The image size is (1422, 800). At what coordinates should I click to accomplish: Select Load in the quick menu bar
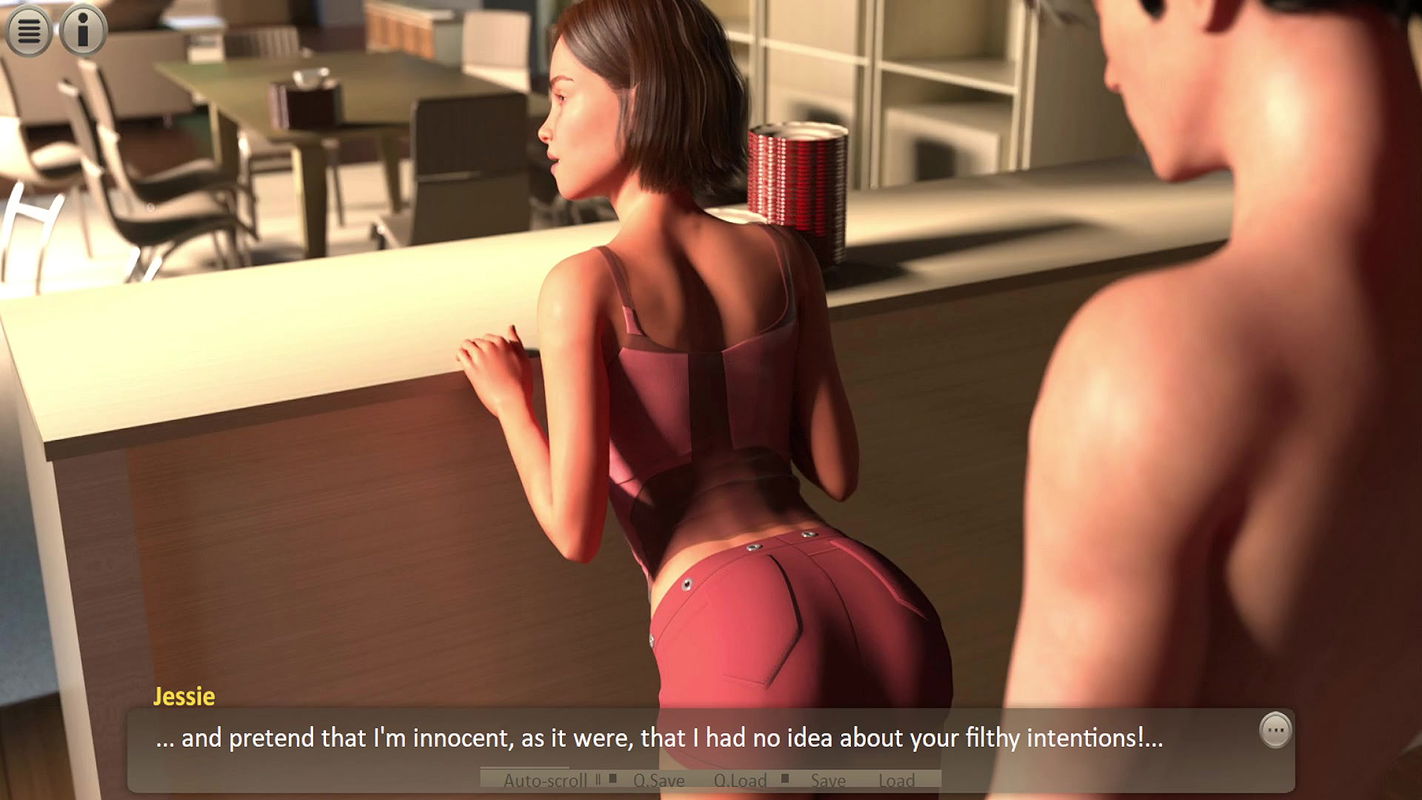(x=898, y=780)
